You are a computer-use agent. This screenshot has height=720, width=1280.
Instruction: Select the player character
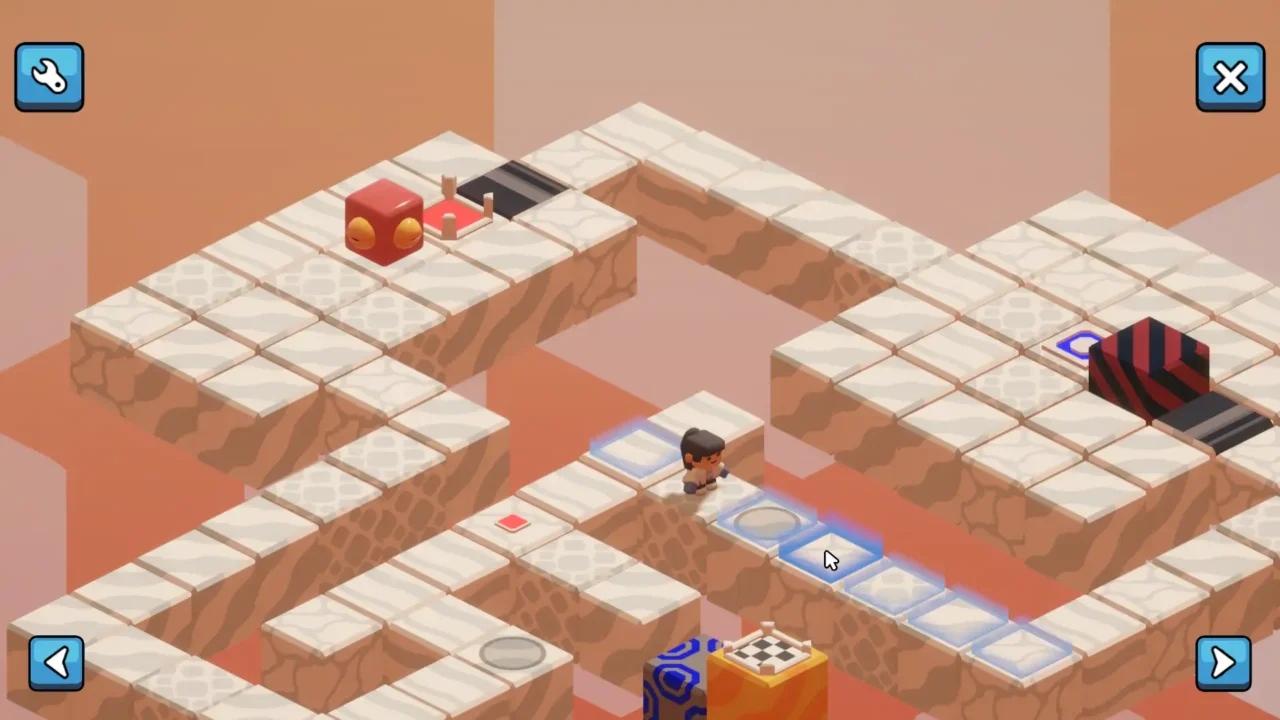tap(700, 460)
